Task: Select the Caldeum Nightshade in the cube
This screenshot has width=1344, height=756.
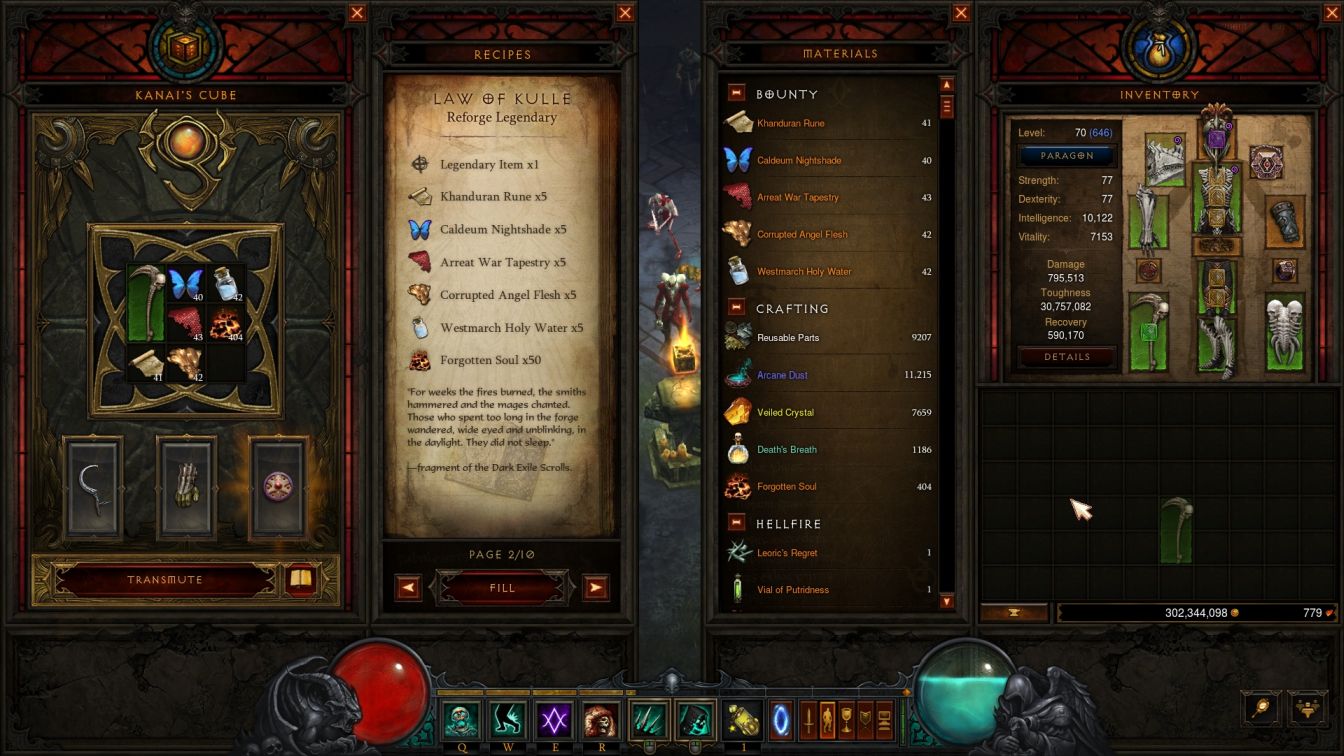Action: [186, 285]
